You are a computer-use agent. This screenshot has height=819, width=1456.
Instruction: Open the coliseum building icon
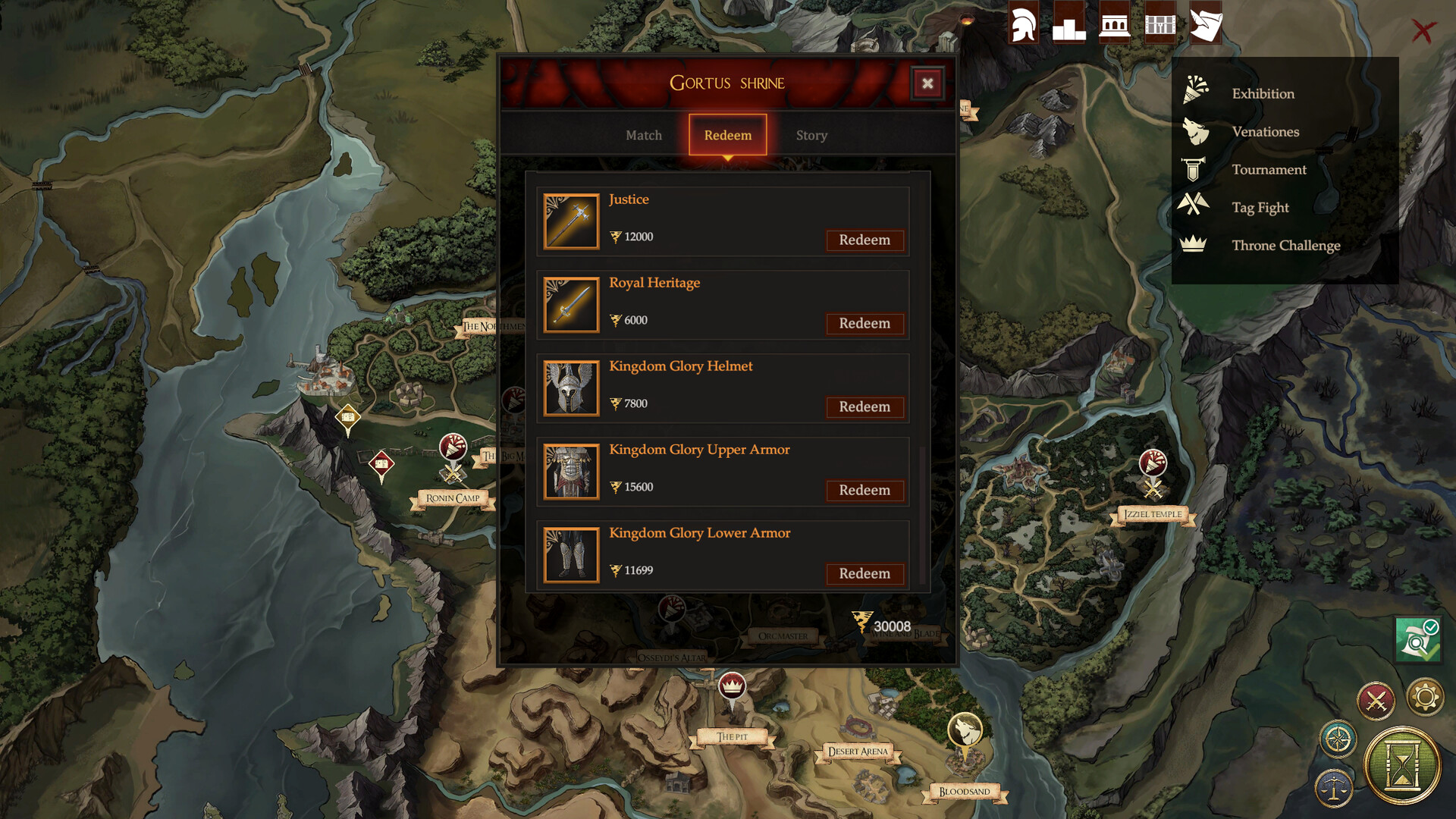tap(1114, 24)
